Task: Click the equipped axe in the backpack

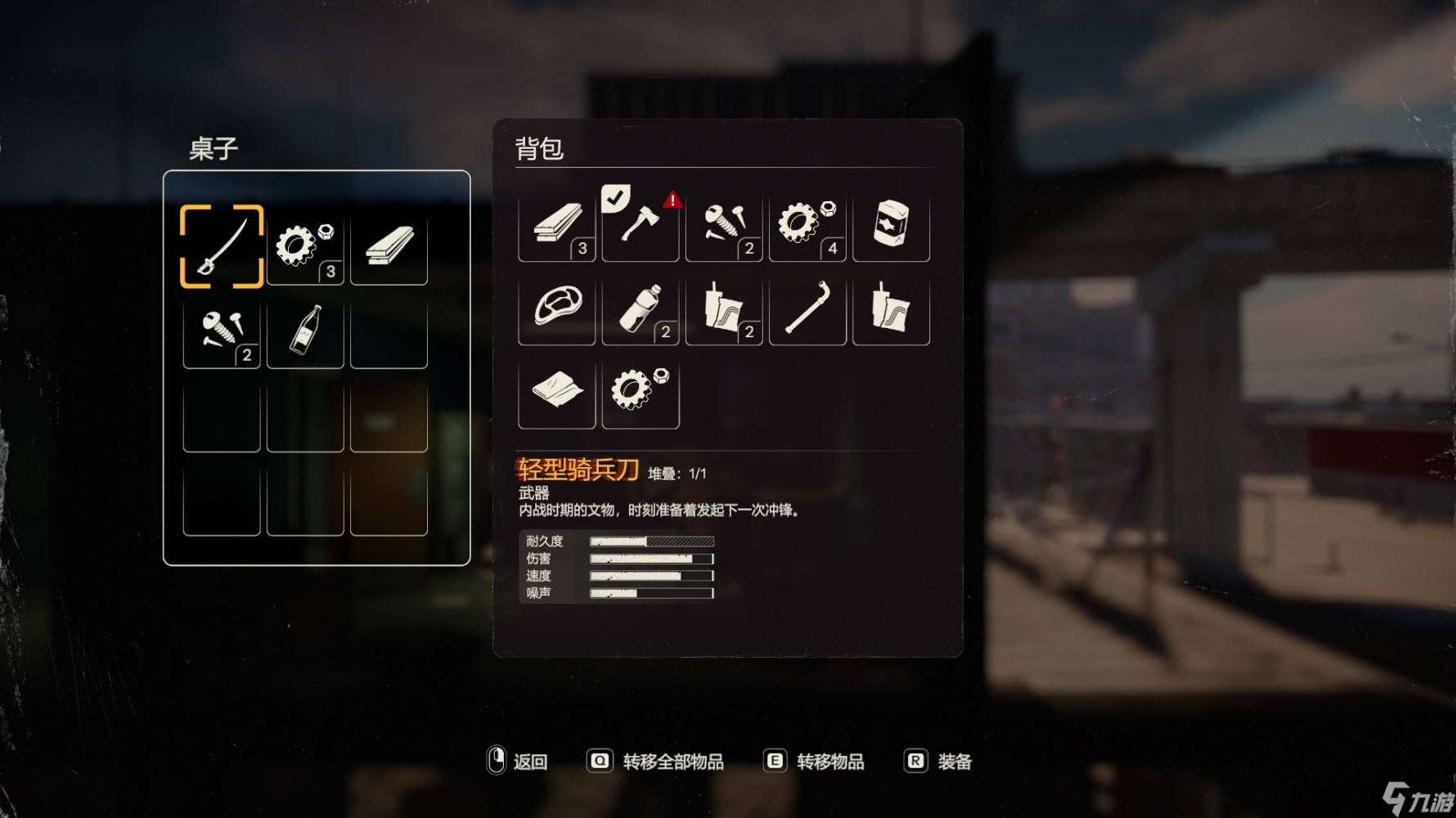Action: pyautogui.click(x=640, y=223)
